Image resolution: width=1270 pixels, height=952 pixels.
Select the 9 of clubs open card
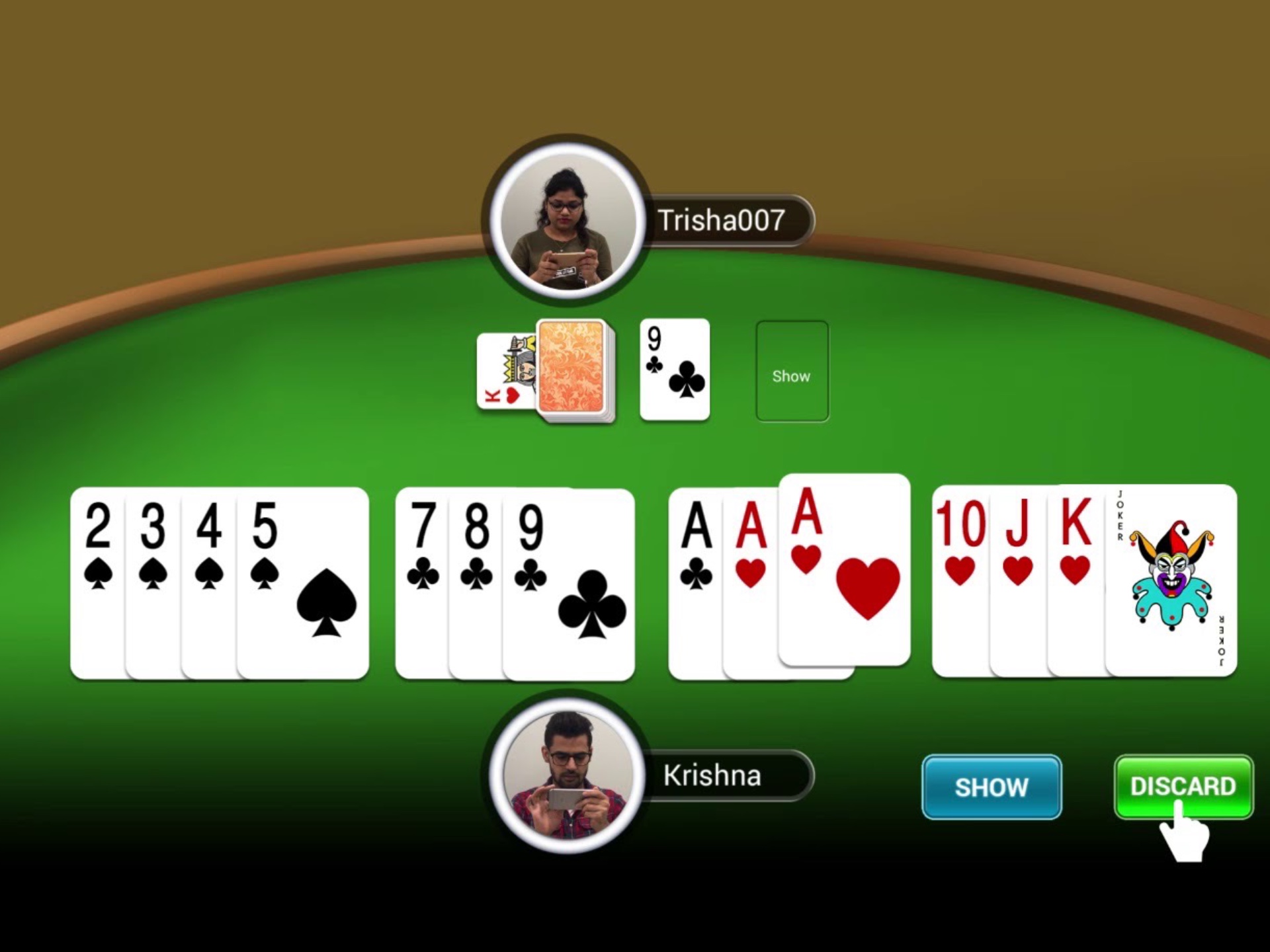coord(674,370)
